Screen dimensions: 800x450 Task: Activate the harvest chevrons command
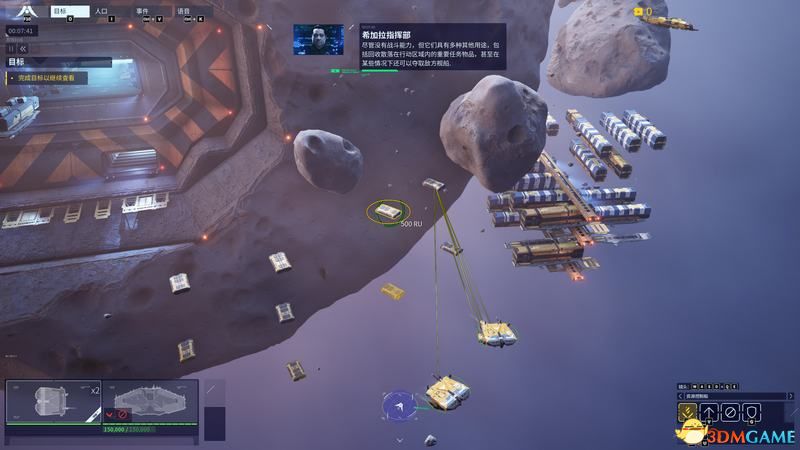coord(687,411)
